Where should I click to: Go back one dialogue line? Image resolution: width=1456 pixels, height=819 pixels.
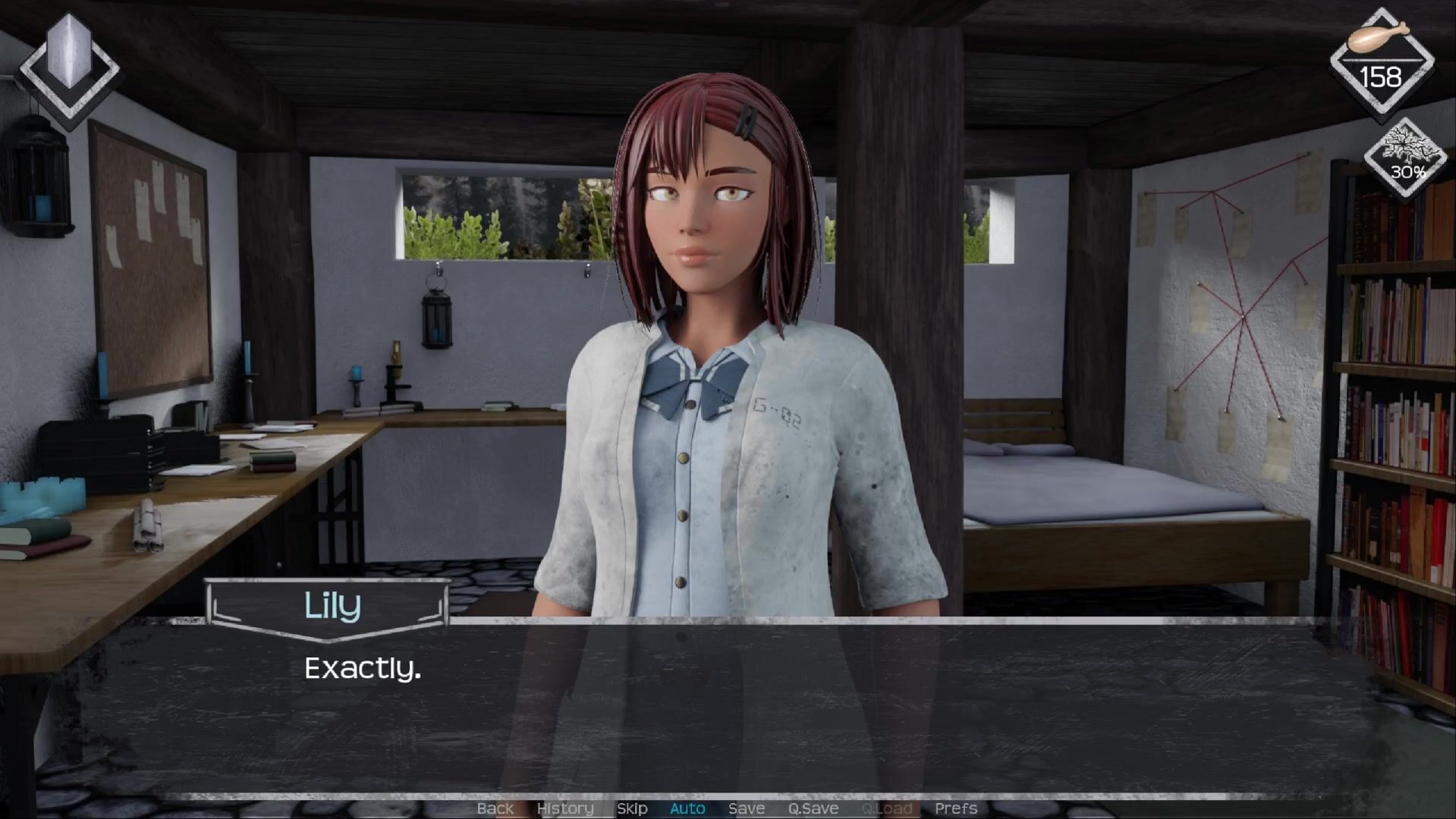coord(495,808)
